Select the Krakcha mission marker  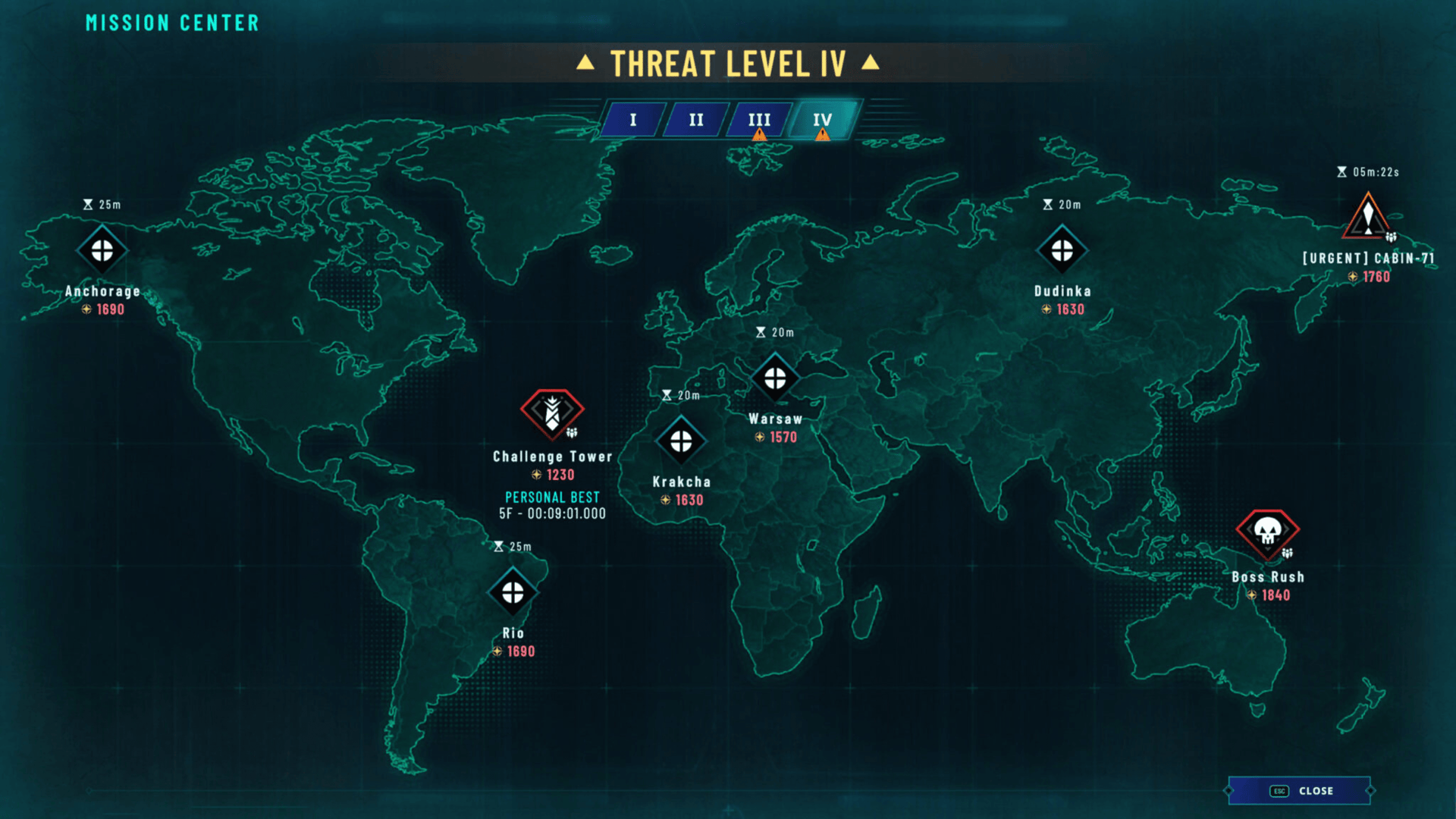pyautogui.click(x=681, y=441)
